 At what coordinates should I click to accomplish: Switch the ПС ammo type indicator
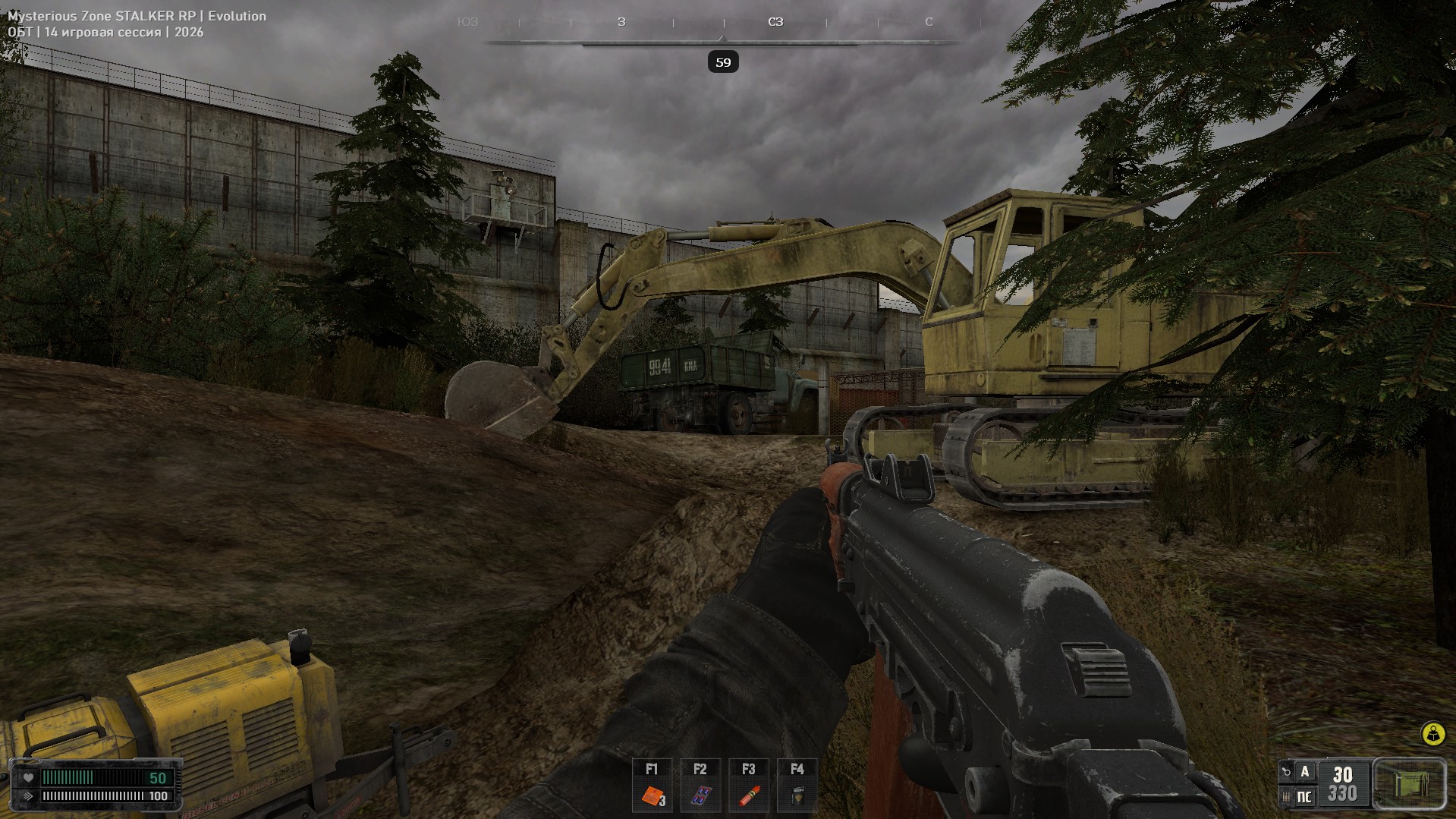1304,796
